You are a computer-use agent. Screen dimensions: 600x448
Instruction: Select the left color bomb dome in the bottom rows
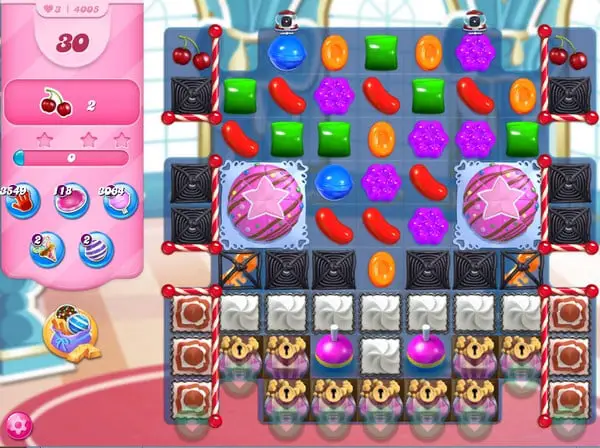[x=332, y=350]
